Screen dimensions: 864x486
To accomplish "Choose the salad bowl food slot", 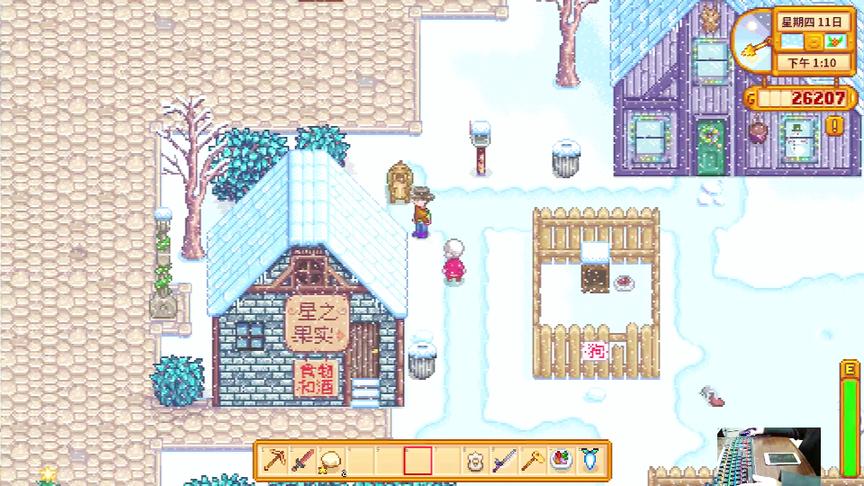I will coord(561,461).
